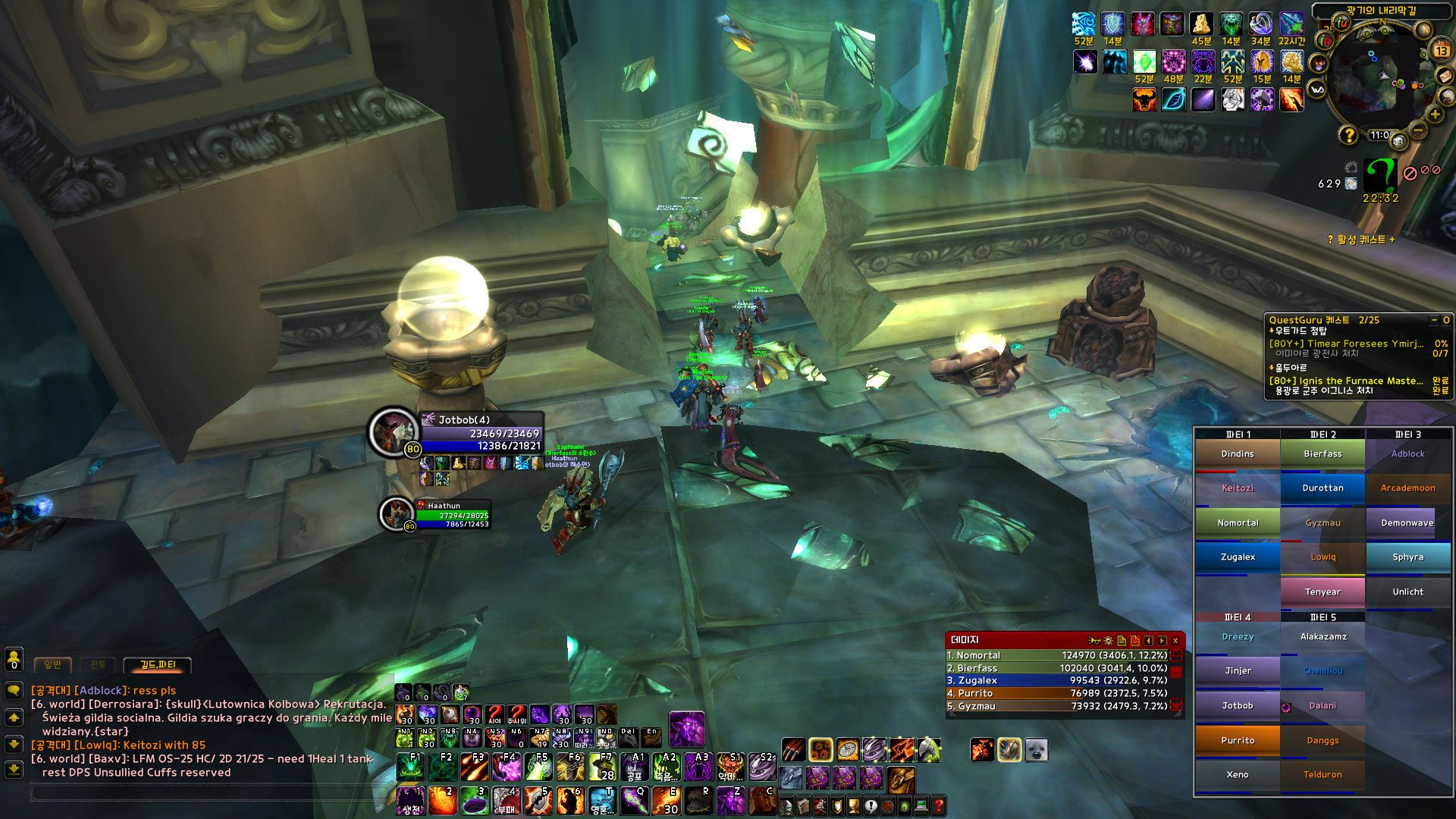Close the damage meter window
The height and width of the screenshot is (819, 1456).
1175,641
